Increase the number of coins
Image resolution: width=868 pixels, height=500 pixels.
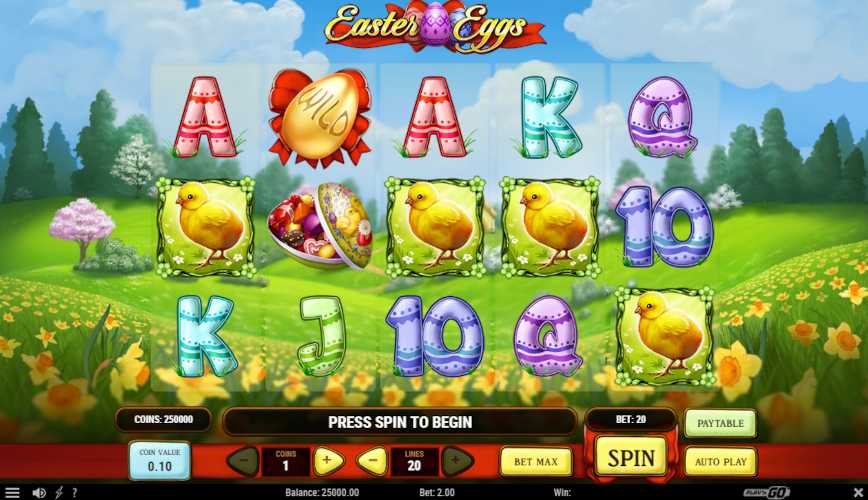click(328, 461)
